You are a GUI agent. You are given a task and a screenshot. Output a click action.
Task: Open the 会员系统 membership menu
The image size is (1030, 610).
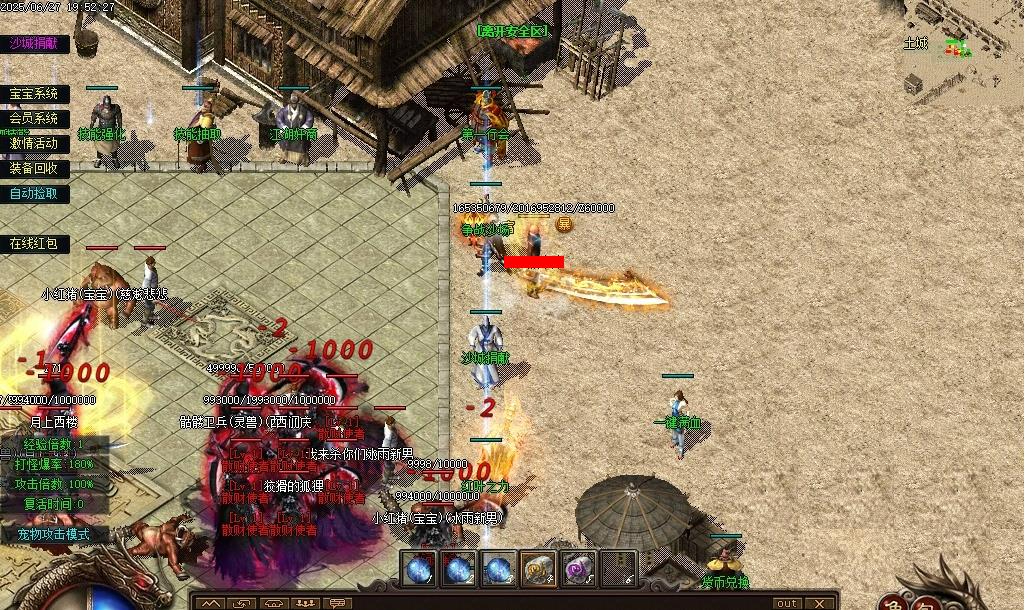34,118
